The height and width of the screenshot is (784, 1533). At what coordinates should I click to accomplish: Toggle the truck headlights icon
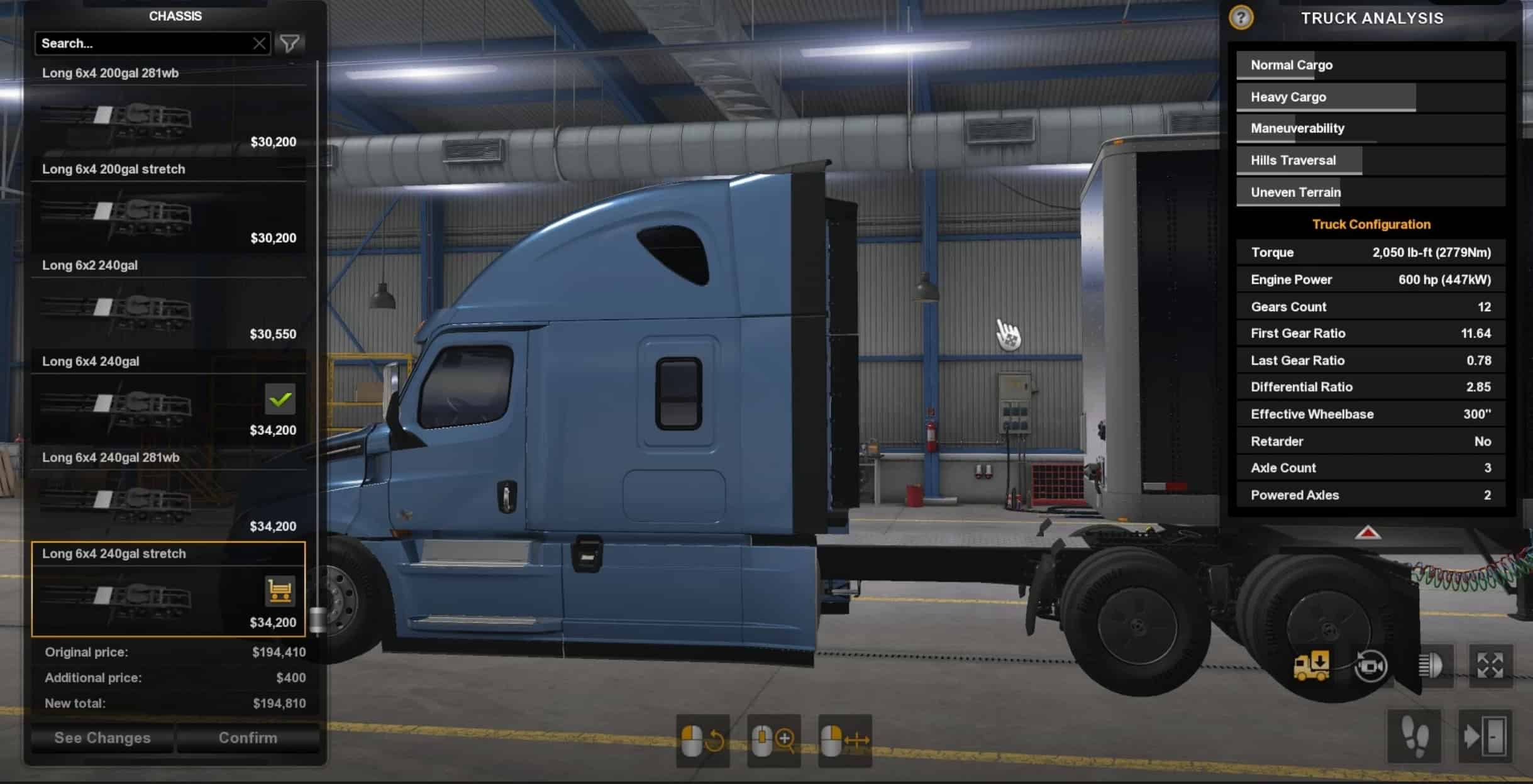pyautogui.click(x=1431, y=666)
